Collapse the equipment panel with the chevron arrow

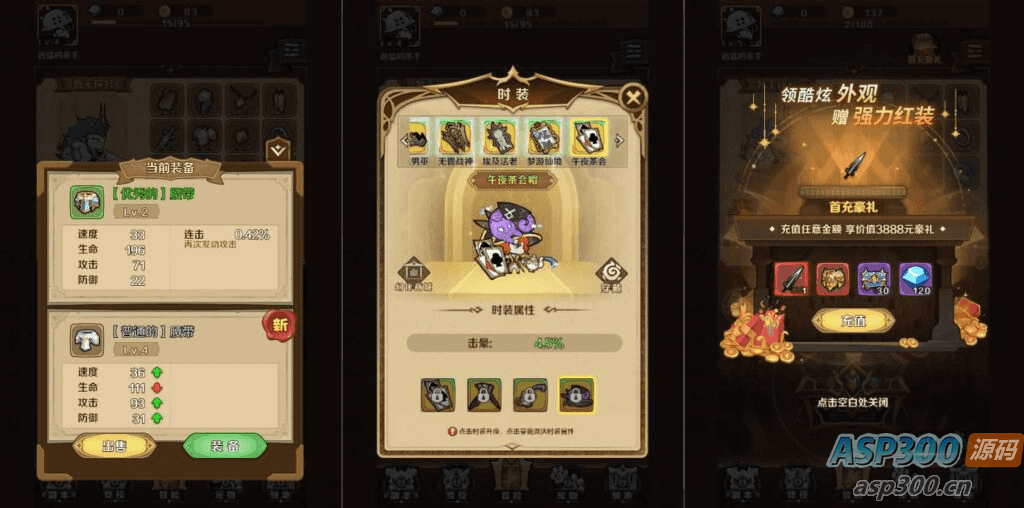pyautogui.click(x=279, y=150)
